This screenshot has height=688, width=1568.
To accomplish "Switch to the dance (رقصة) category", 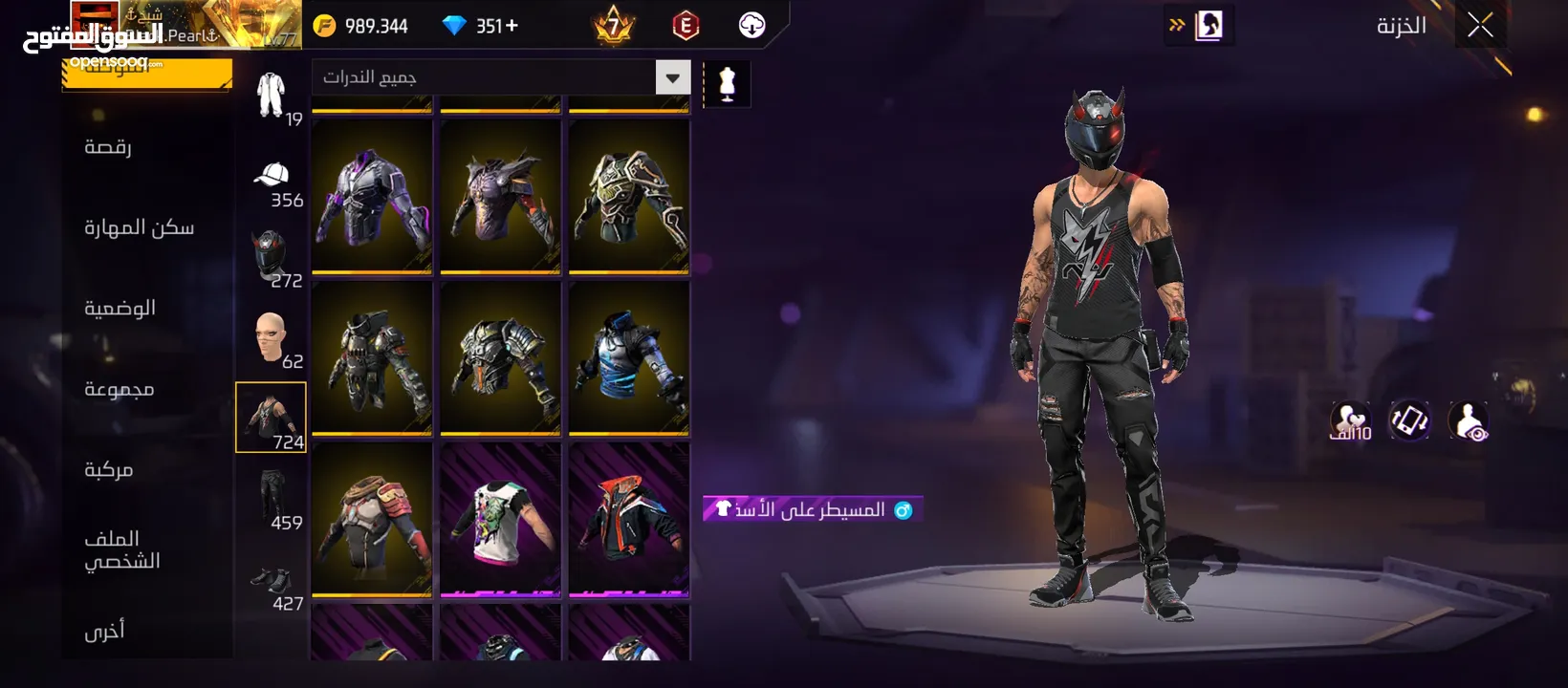I will (108, 147).
